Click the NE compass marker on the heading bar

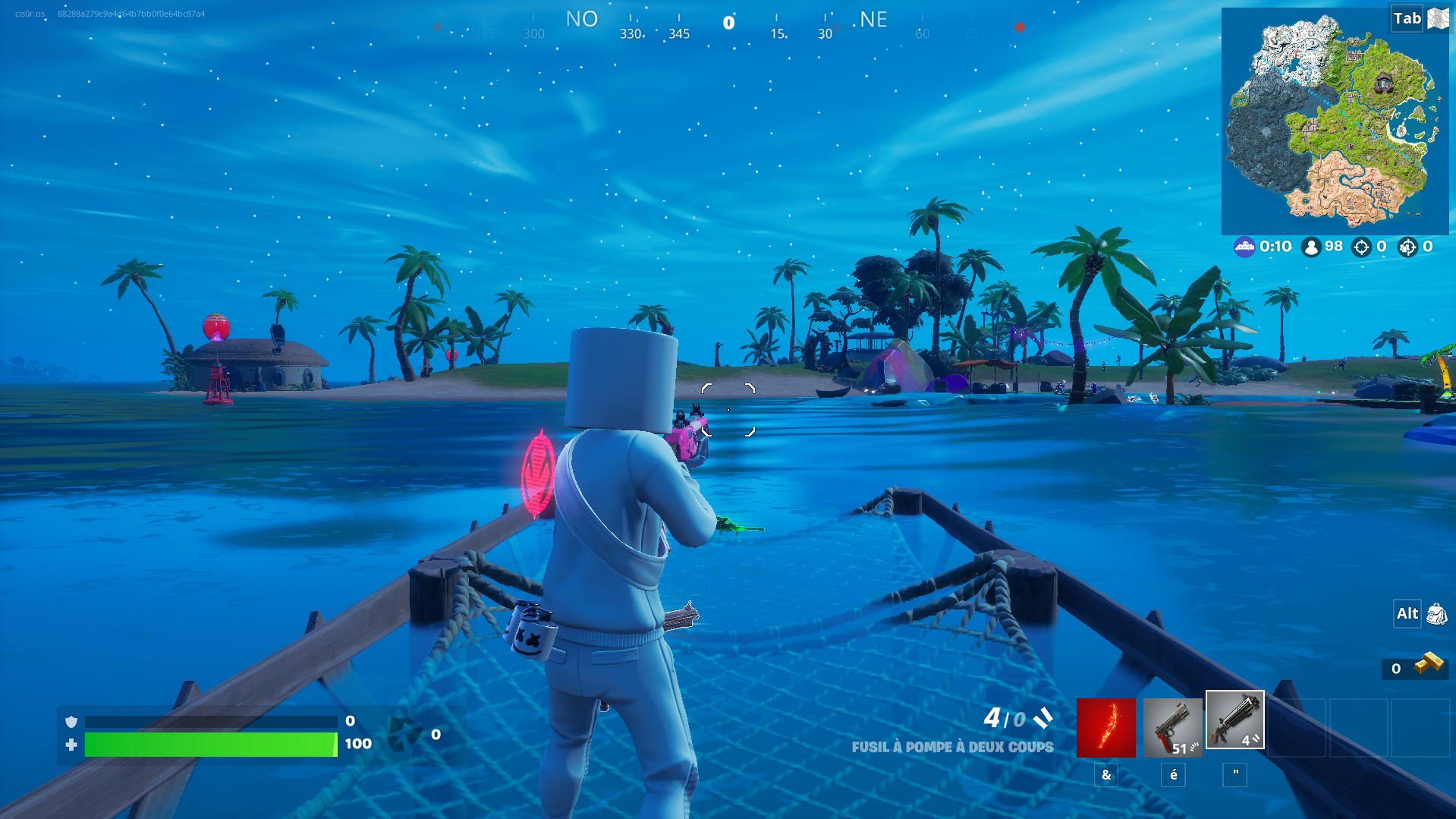(x=871, y=20)
